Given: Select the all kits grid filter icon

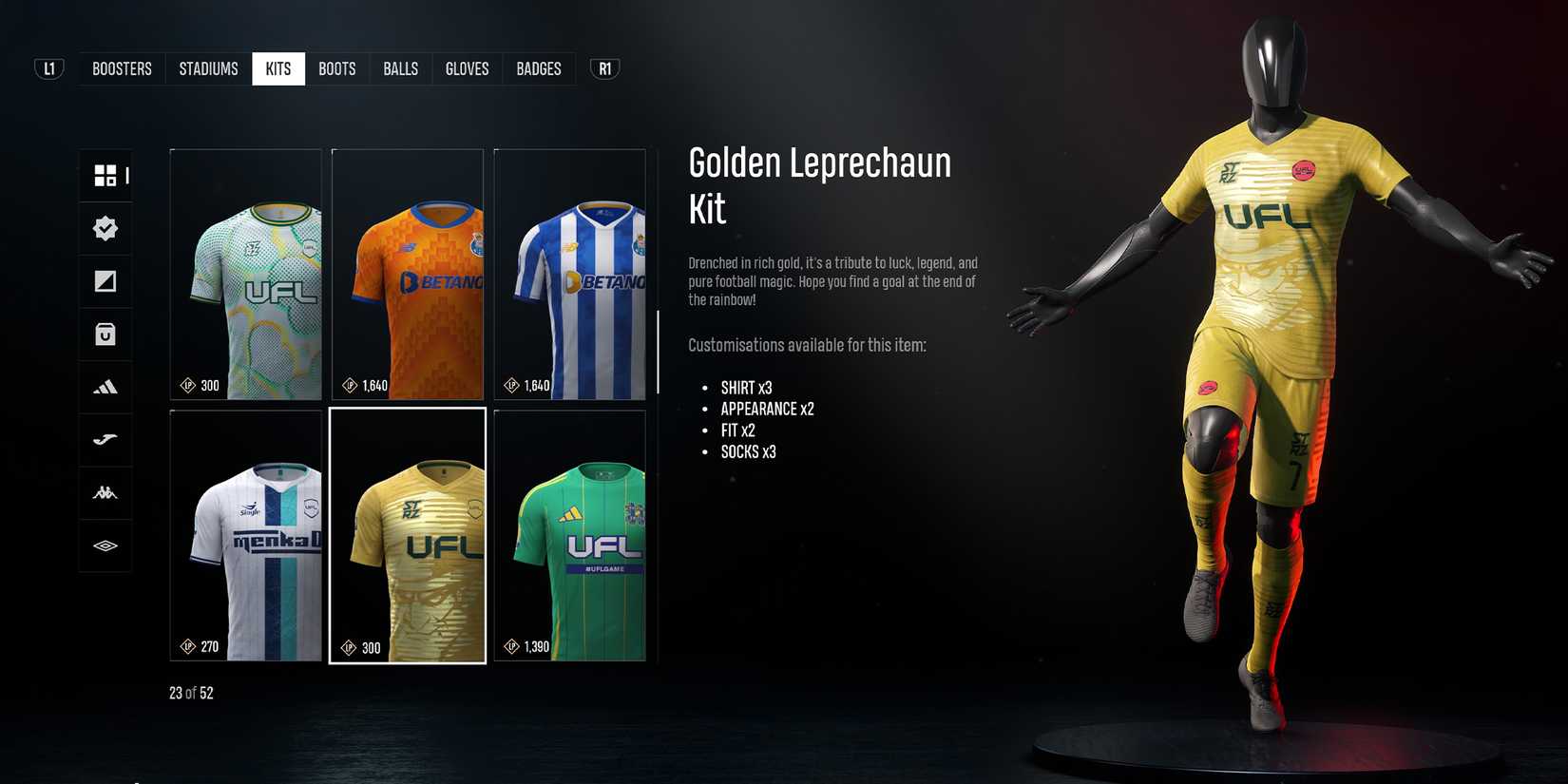Looking at the screenshot, I should pyautogui.click(x=105, y=175).
